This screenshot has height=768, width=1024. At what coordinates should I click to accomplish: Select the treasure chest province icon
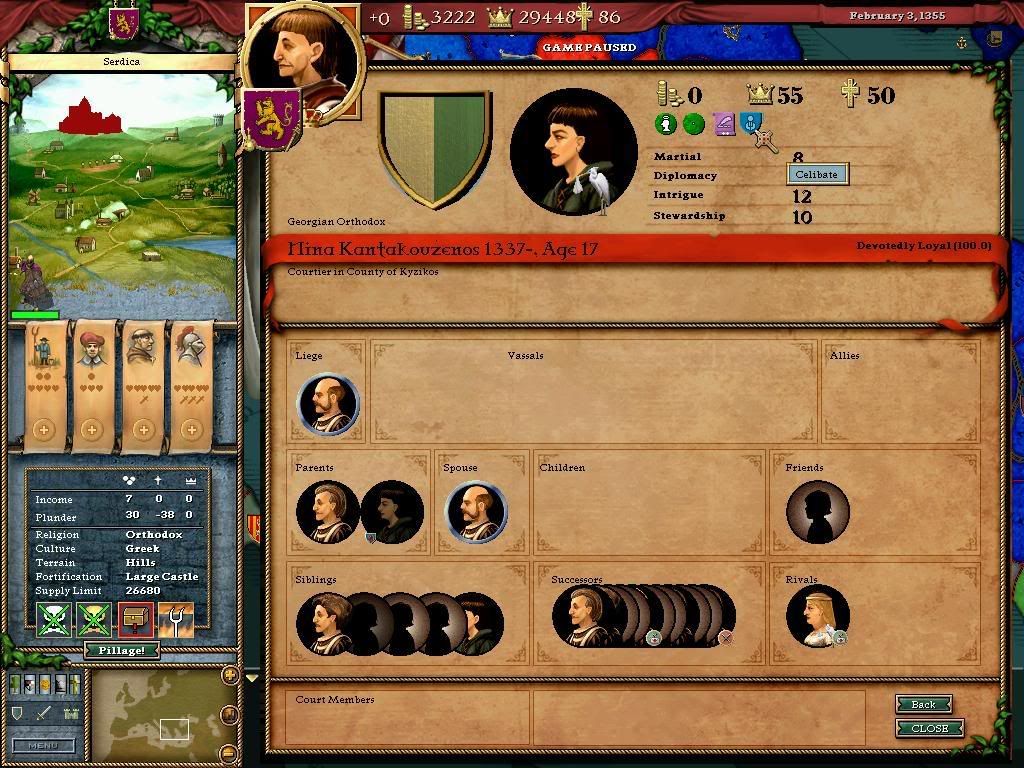(x=135, y=620)
